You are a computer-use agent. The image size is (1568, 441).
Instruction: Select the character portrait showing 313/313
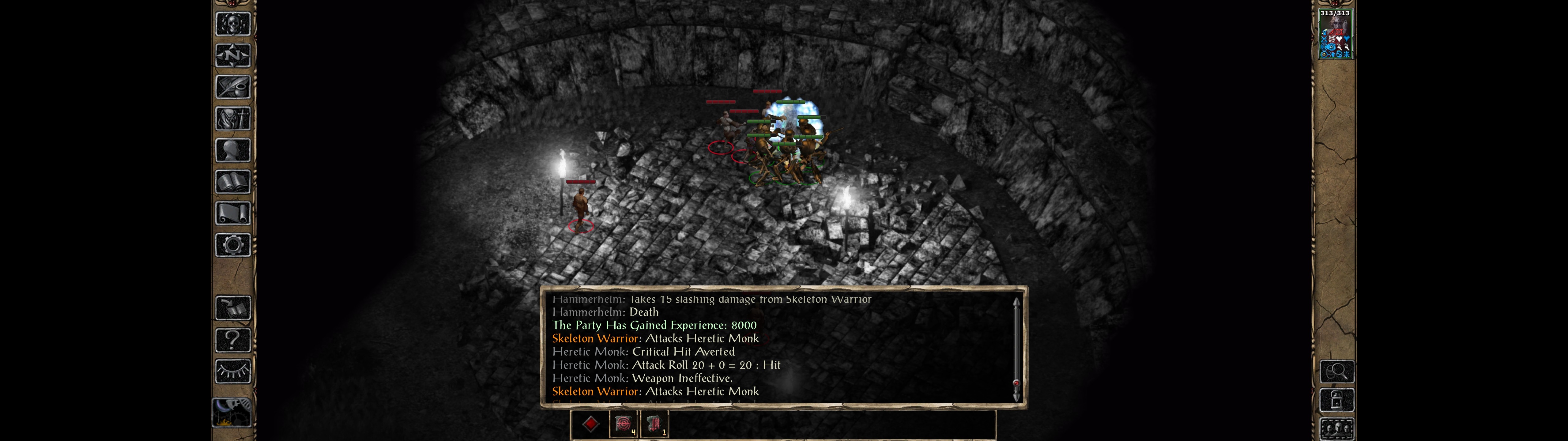point(1334,34)
